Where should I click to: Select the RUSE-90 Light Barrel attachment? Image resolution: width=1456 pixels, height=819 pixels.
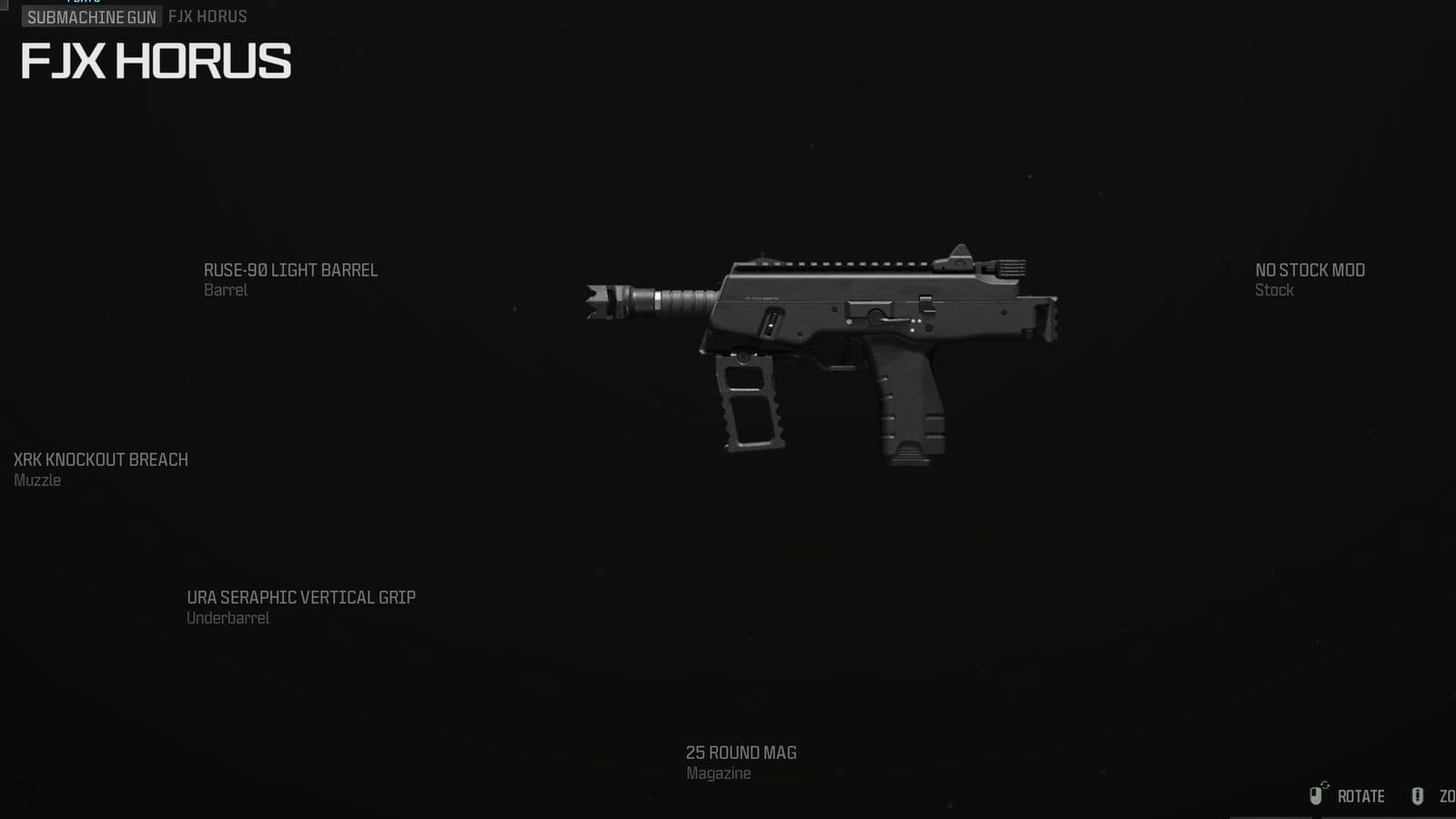[x=292, y=270]
